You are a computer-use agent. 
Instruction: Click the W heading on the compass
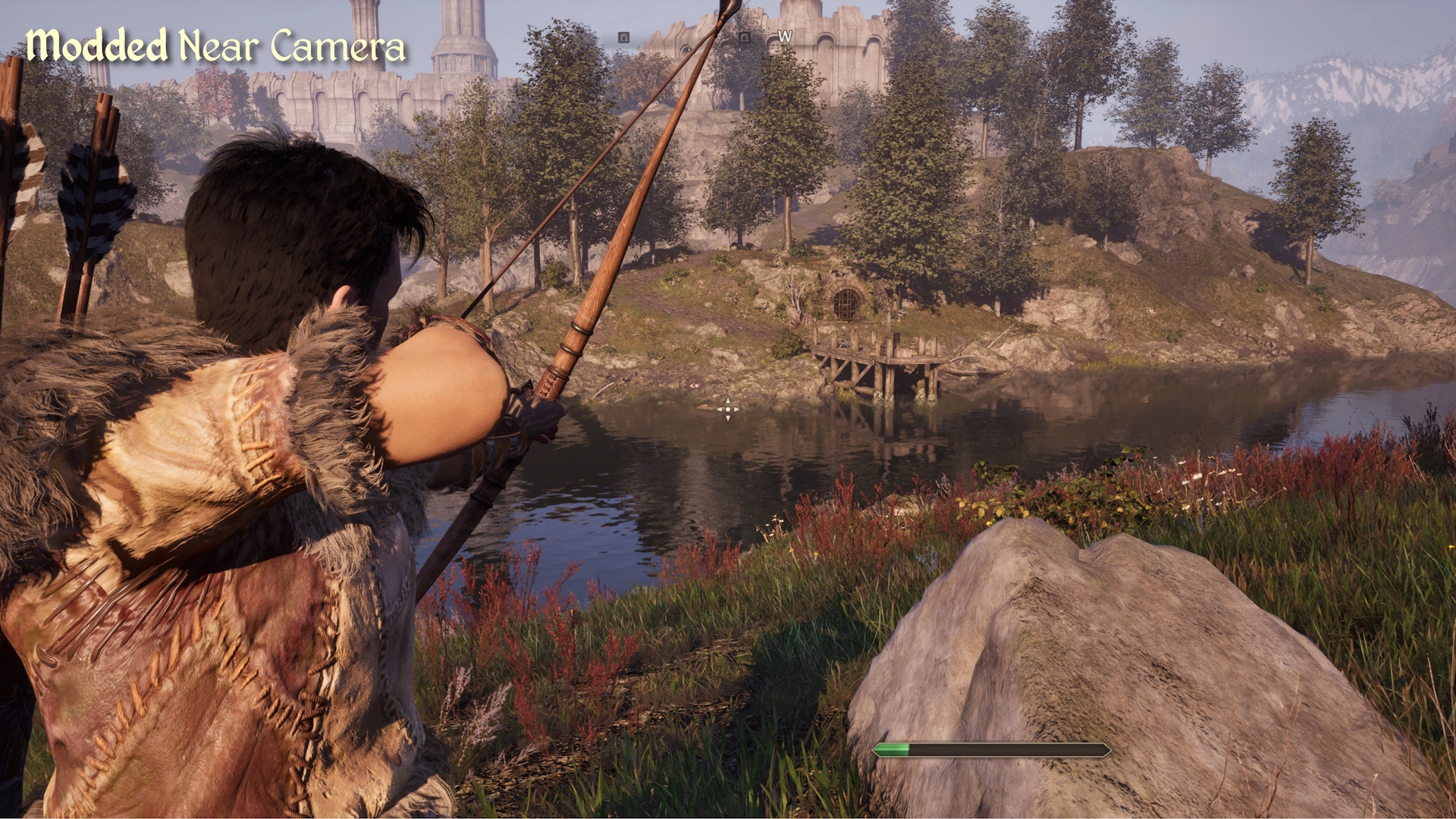tap(785, 36)
